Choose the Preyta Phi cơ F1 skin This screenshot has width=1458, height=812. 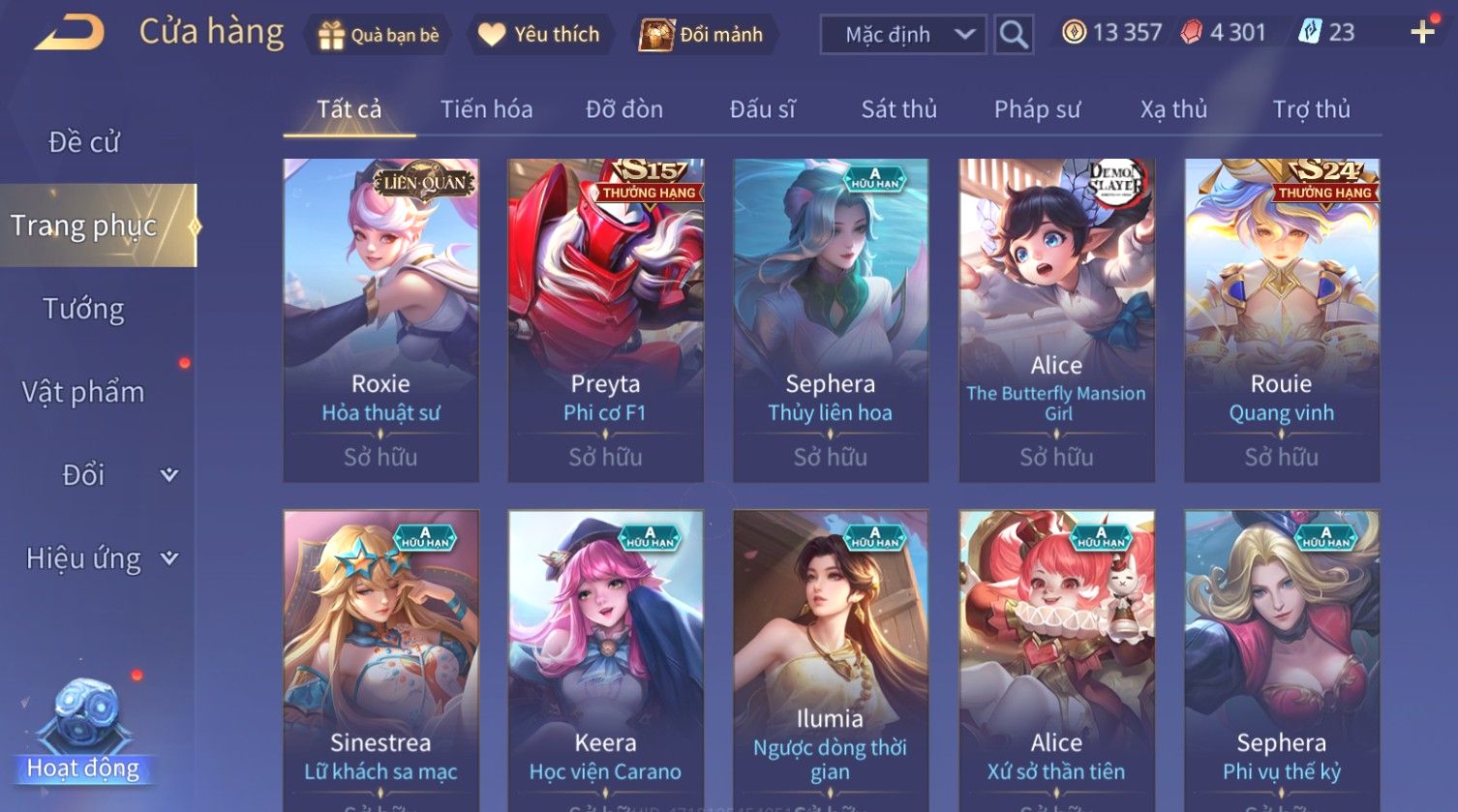pyautogui.click(x=605, y=319)
